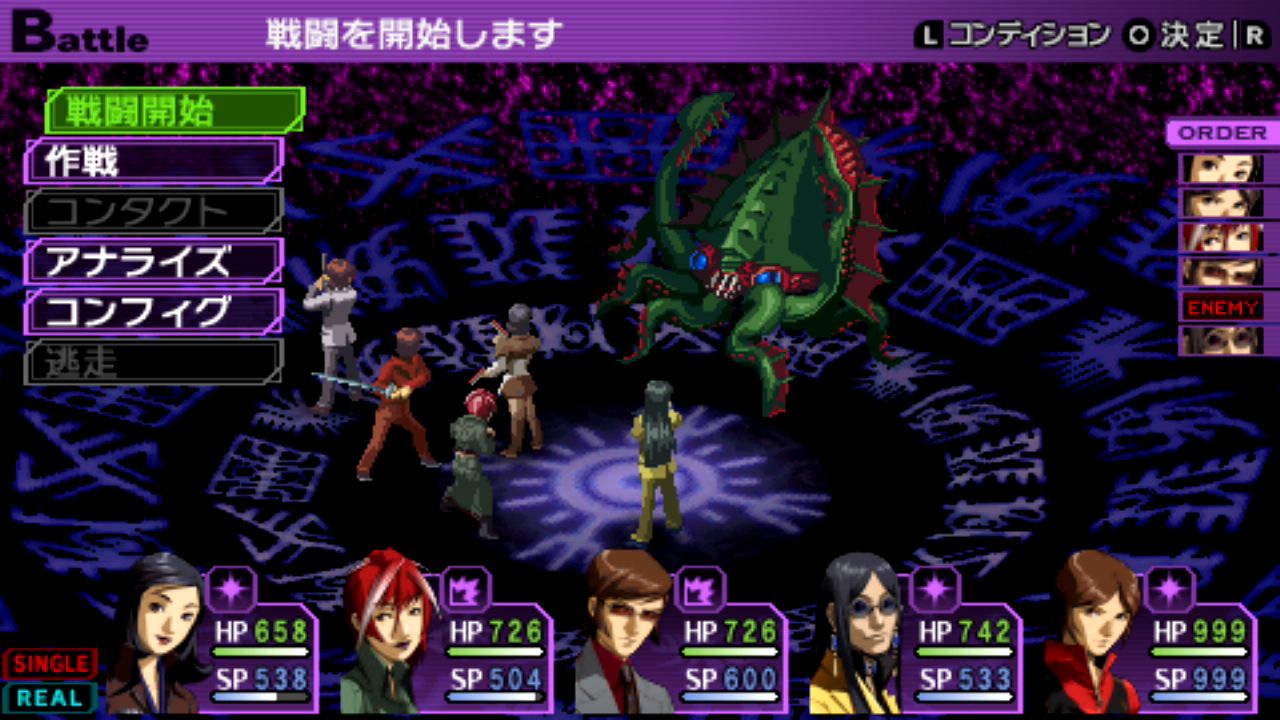Choose the long-haired sunglasses man's portrait
Screen dimensions: 1280x720
click(x=858, y=635)
